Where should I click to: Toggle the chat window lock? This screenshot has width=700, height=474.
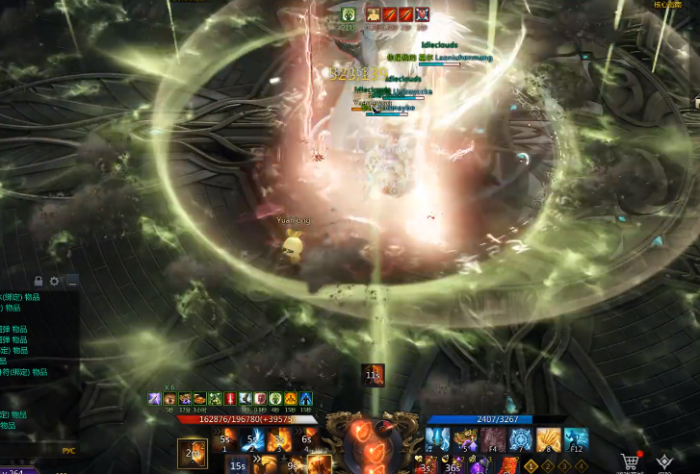pyautogui.click(x=39, y=281)
